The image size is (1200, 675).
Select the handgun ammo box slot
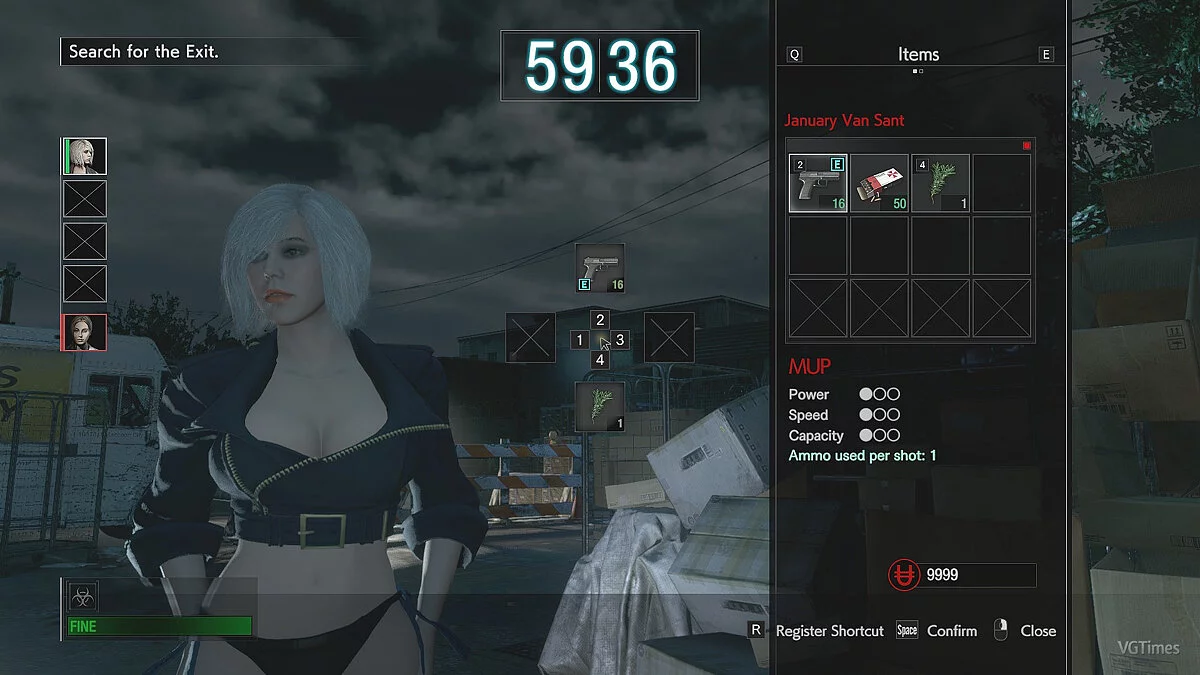point(879,183)
